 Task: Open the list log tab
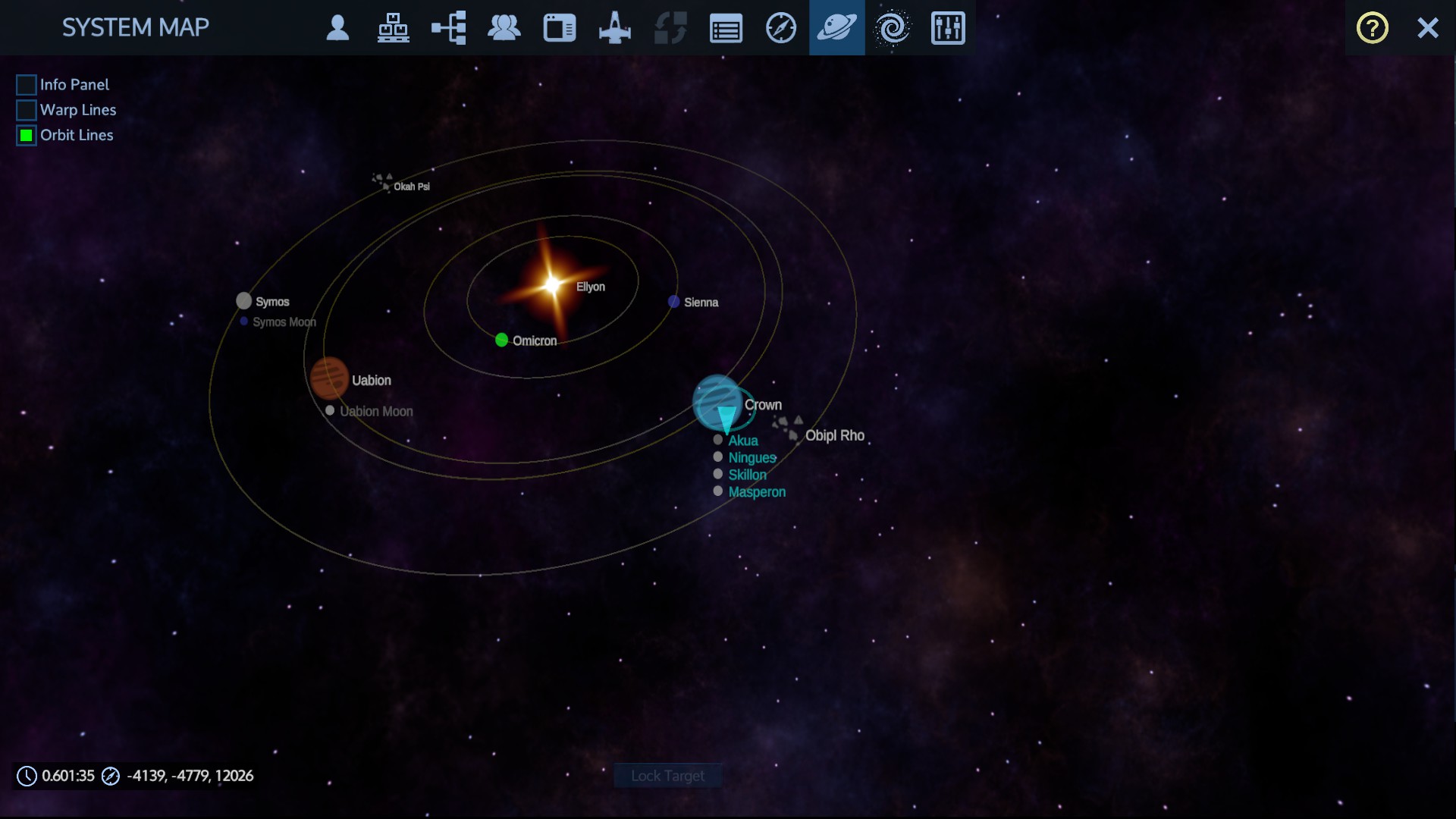click(x=726, y=29)
